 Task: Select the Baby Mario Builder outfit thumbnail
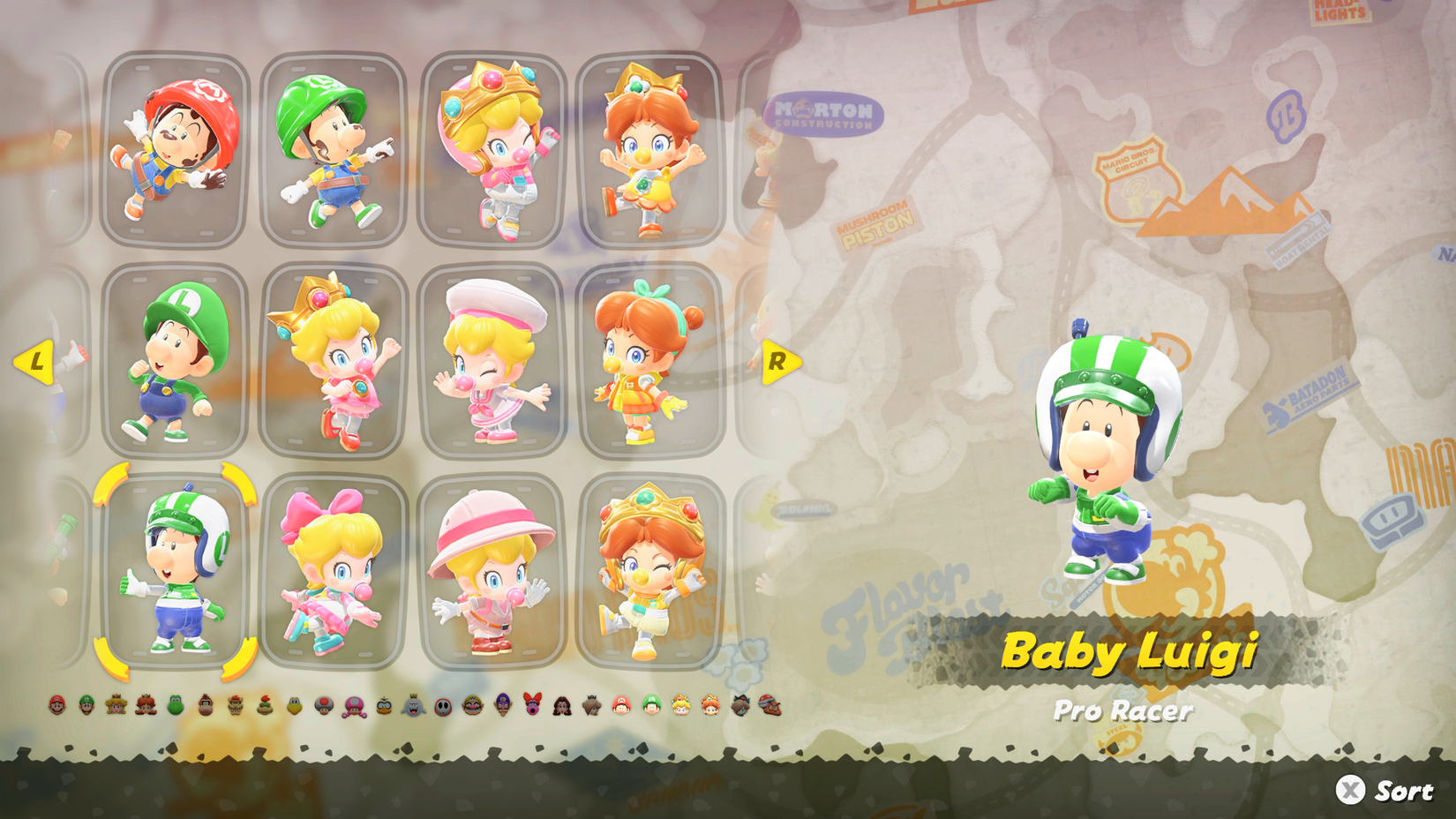(x=173, y=148)
